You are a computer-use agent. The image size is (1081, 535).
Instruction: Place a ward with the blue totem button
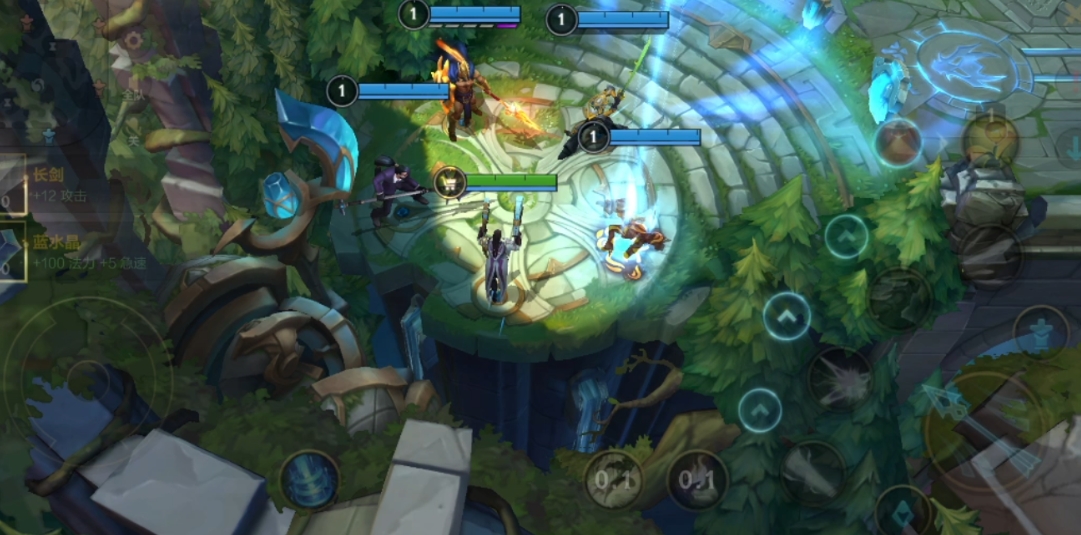point(1041,331)
